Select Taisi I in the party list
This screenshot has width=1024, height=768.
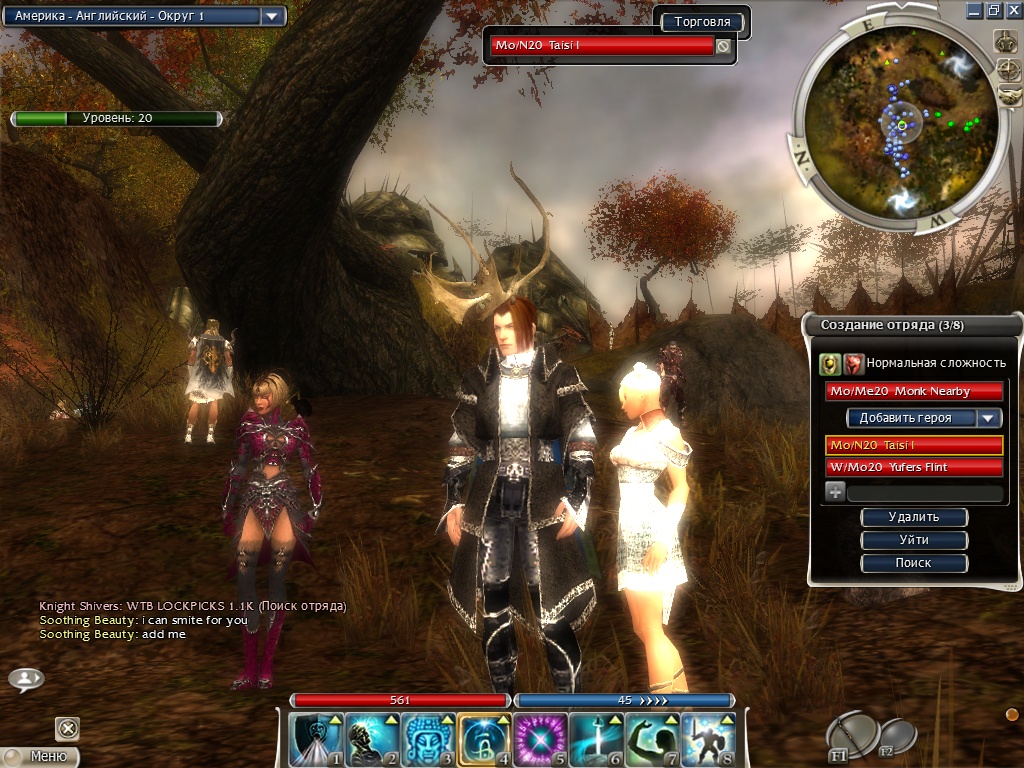(x=914, y=445)
